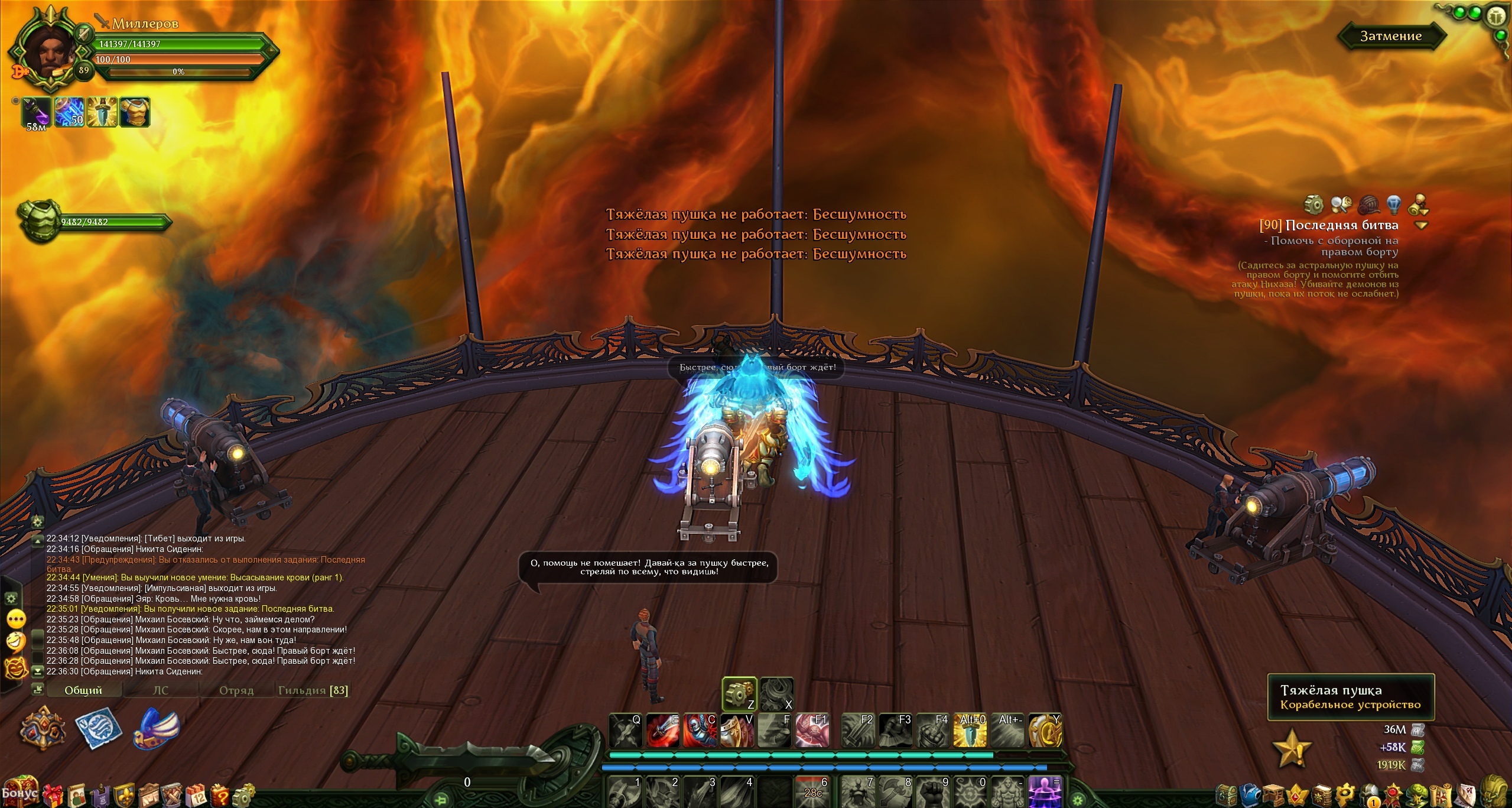The height and width of the screenshot is (808, 1512).
Task: Open the orange question mark help book
Action: 220,795
